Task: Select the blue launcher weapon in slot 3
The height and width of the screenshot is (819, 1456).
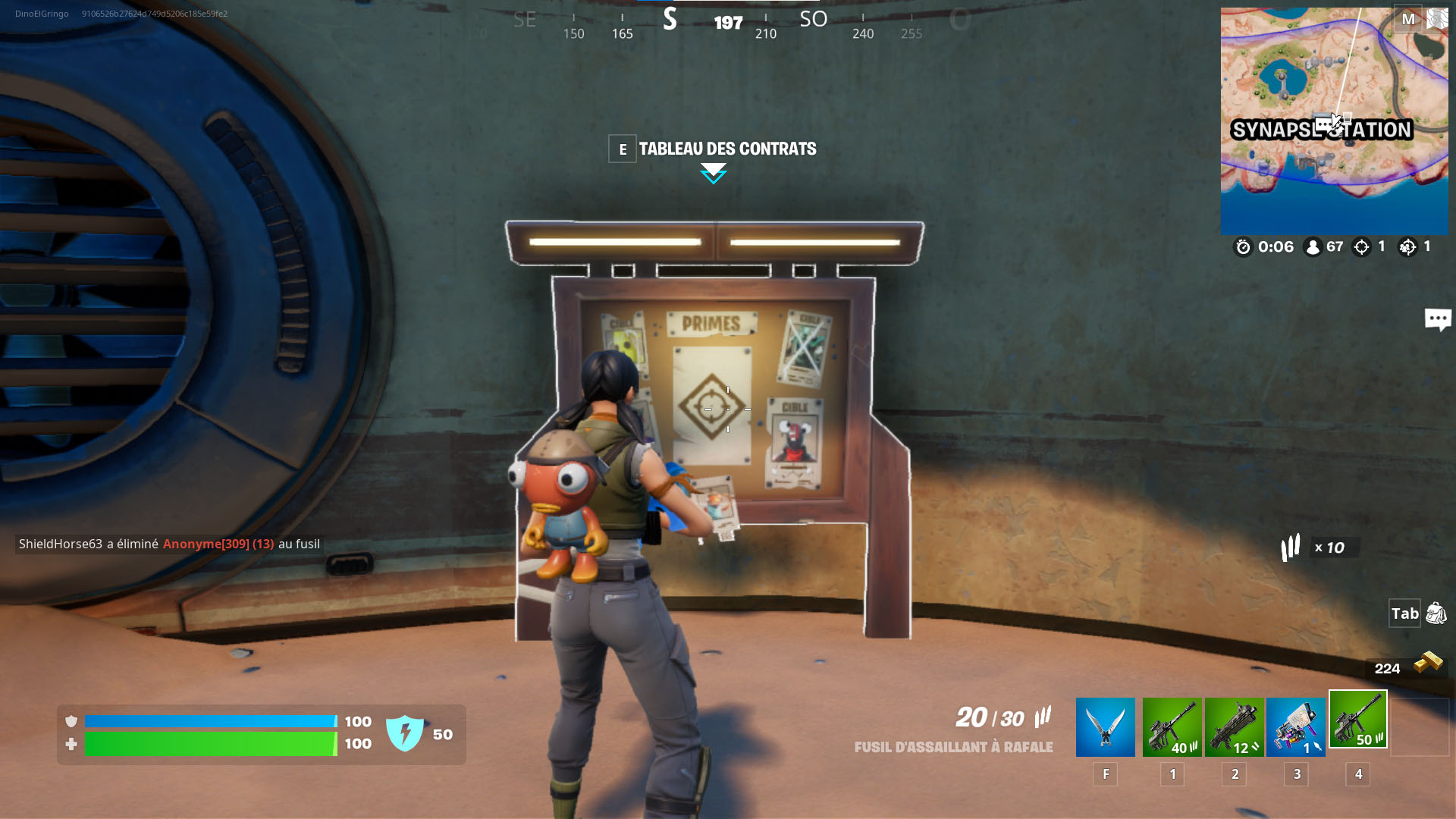Action: click(x=1296, y=726)
